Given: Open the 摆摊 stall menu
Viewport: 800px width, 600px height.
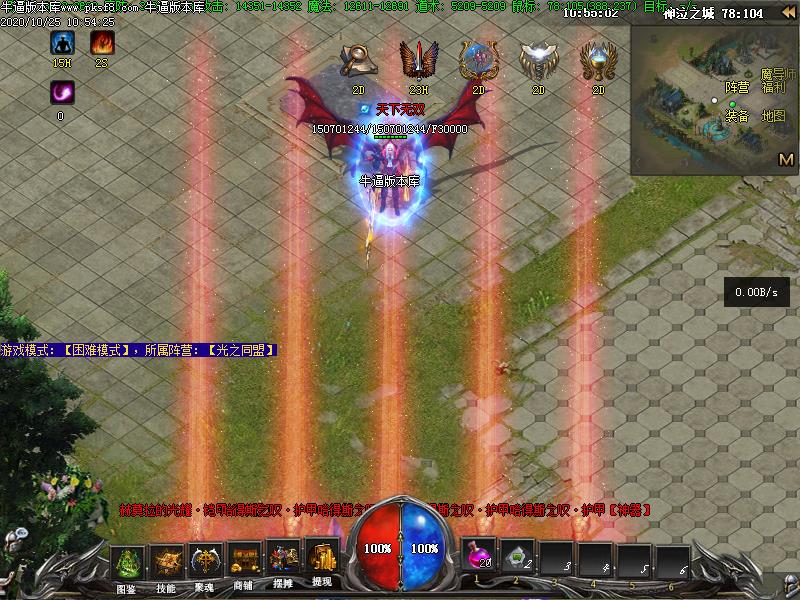Looking at the screenshot, I should tap(283, 564).
